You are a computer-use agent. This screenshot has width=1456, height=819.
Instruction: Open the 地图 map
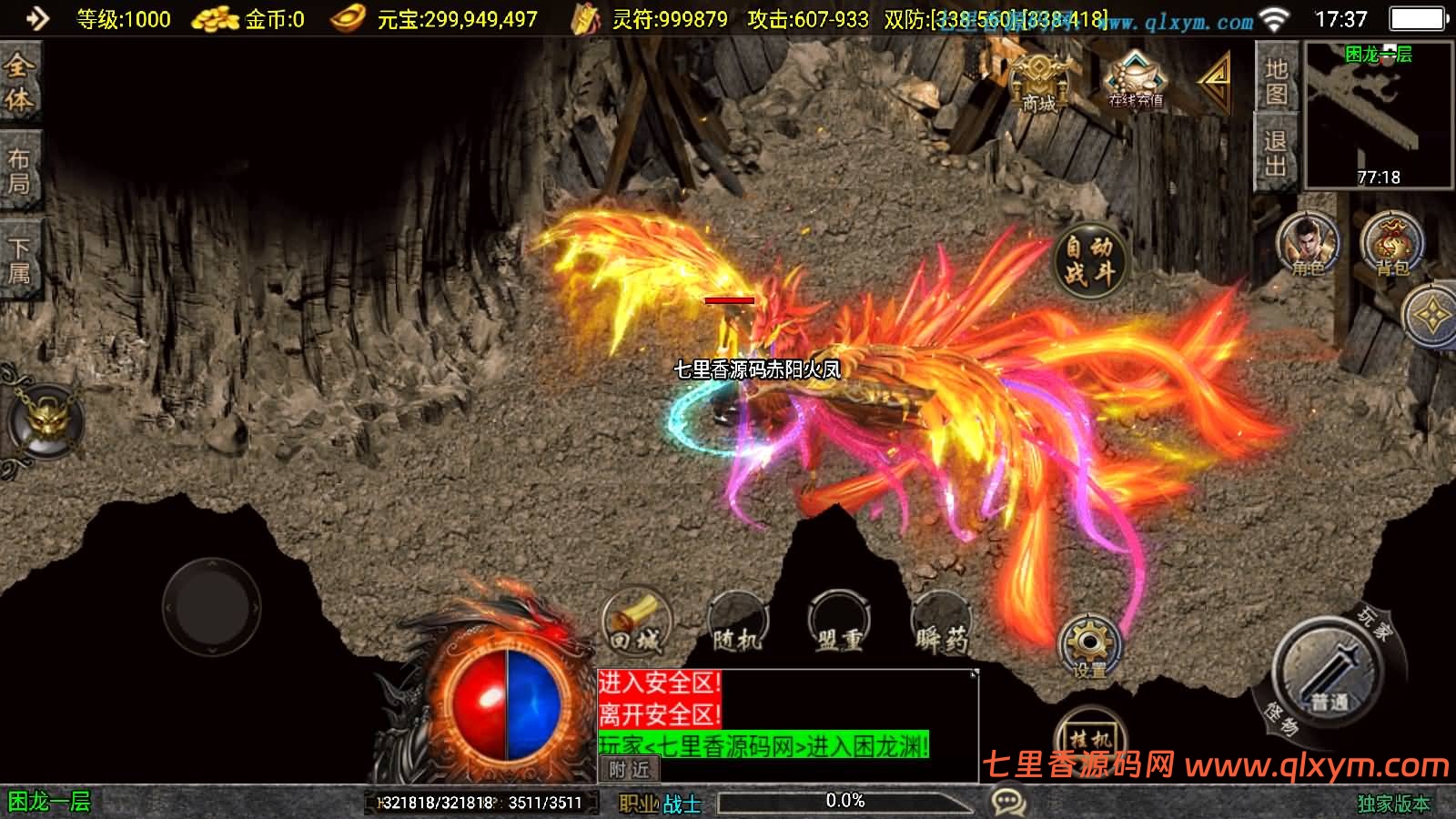coord(1276,80)
